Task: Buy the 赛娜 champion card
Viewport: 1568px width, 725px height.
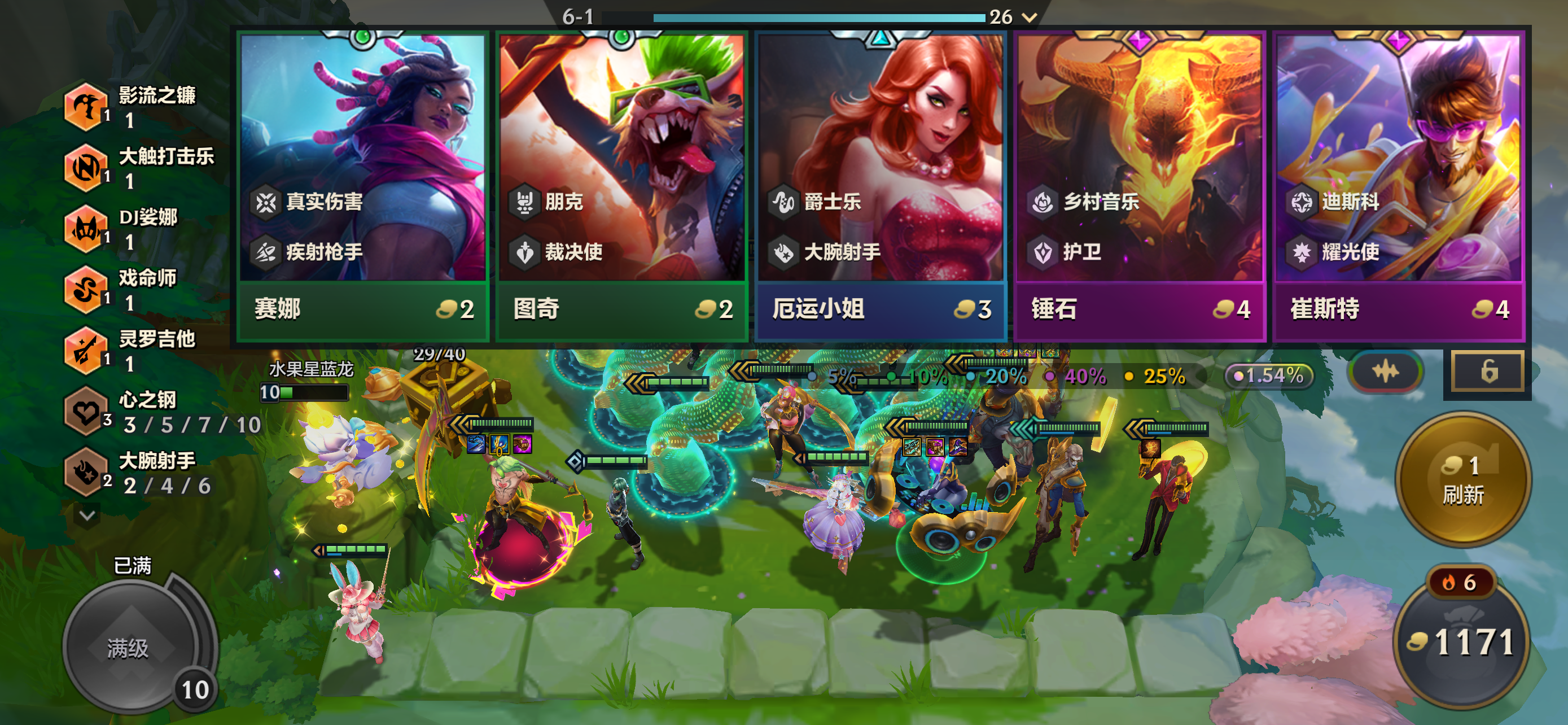Action: pyautogui.click(x=363, y=182)
